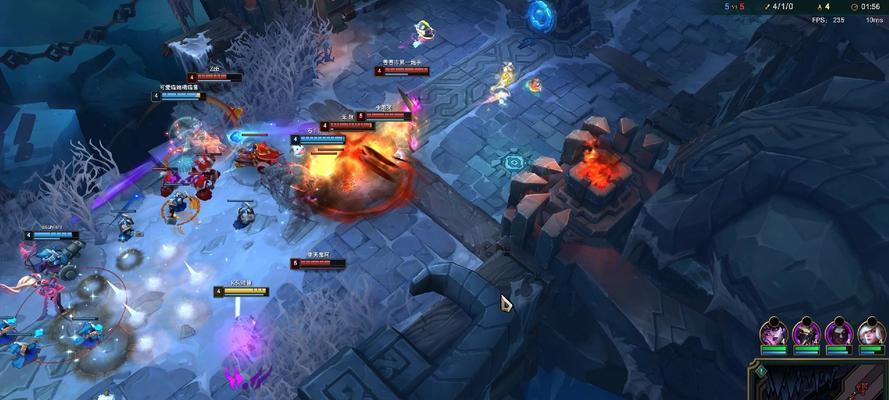Click the masked dark-haired teammate portrait
The image size is (889, 400).
[839, 334]
